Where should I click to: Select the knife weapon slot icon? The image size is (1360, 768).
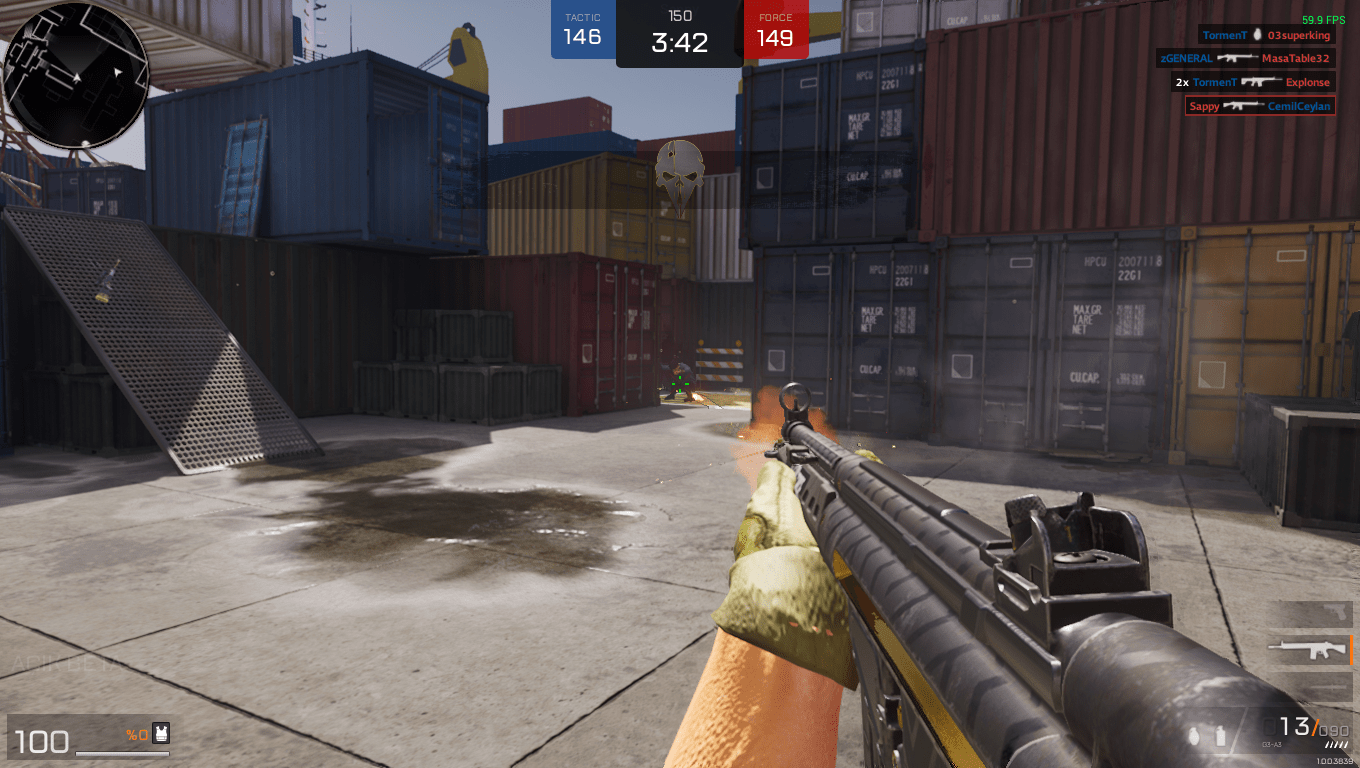click(x=1322, y=687)
